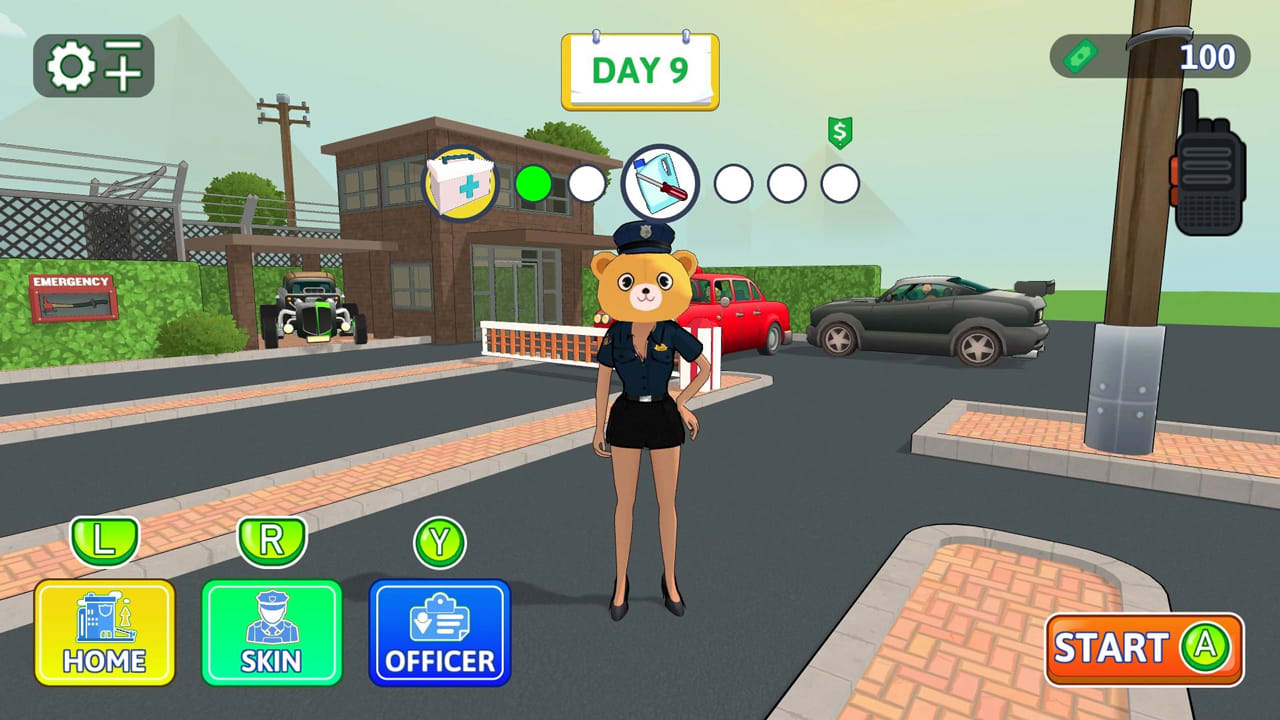Select the first empty progress circle

(588, 183)
